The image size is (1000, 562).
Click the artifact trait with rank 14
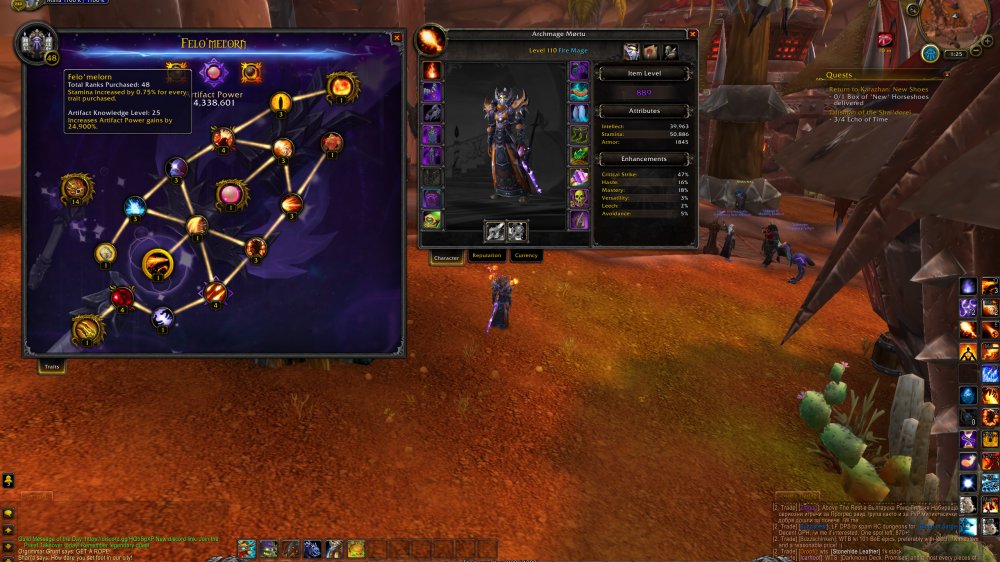click(73, 187)
